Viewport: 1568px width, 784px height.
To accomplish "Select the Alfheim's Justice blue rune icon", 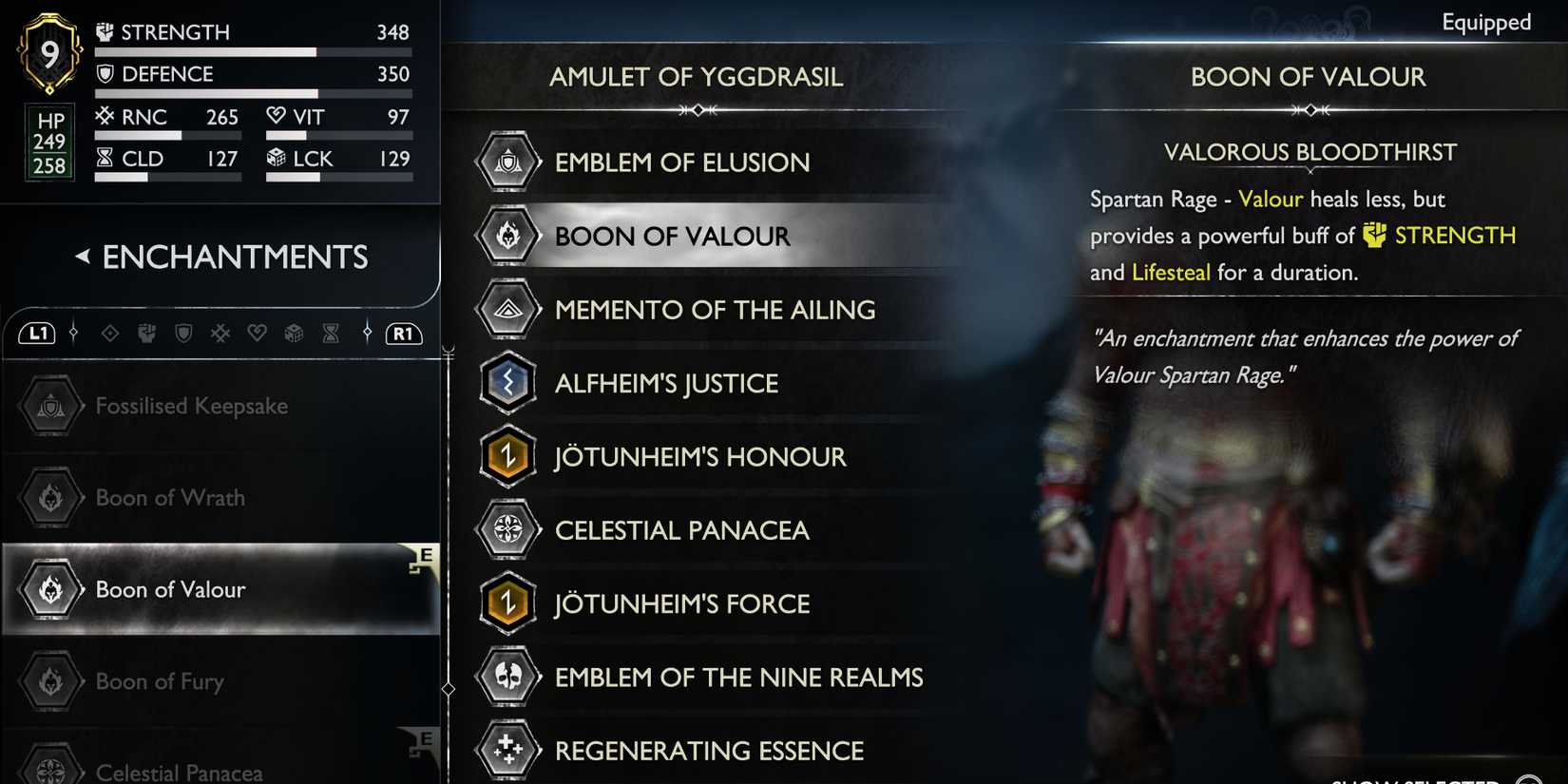I will (x=508, y=383).
